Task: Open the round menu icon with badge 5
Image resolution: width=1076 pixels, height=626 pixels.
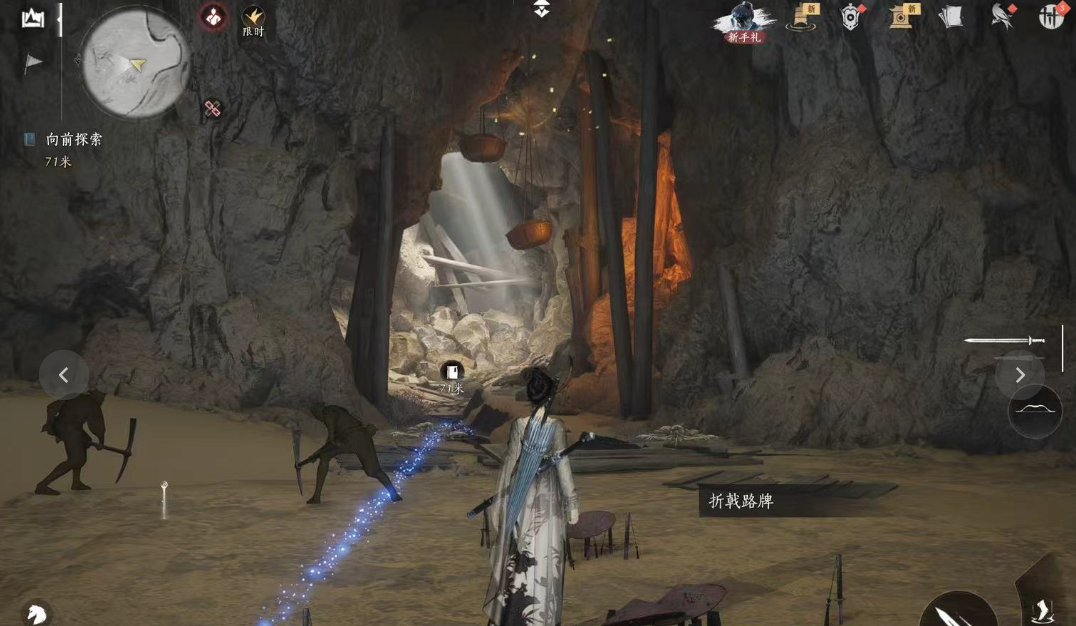Action: click(x=1050, y=15)
